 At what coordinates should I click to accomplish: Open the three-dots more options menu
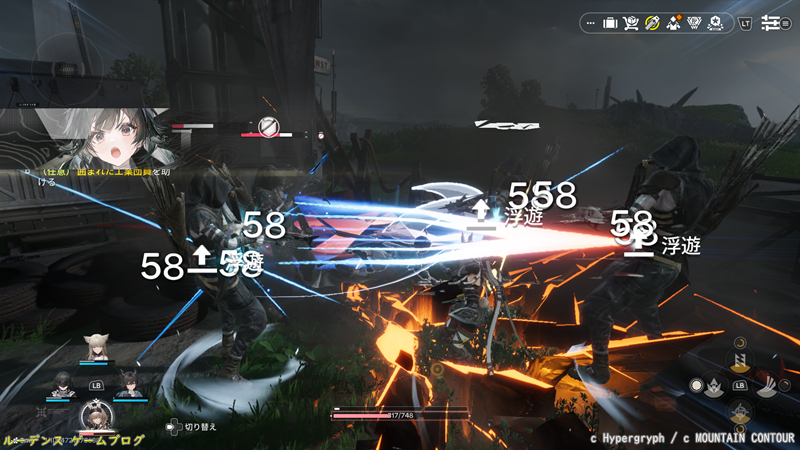pyautogui.click(x=590, y=22)
